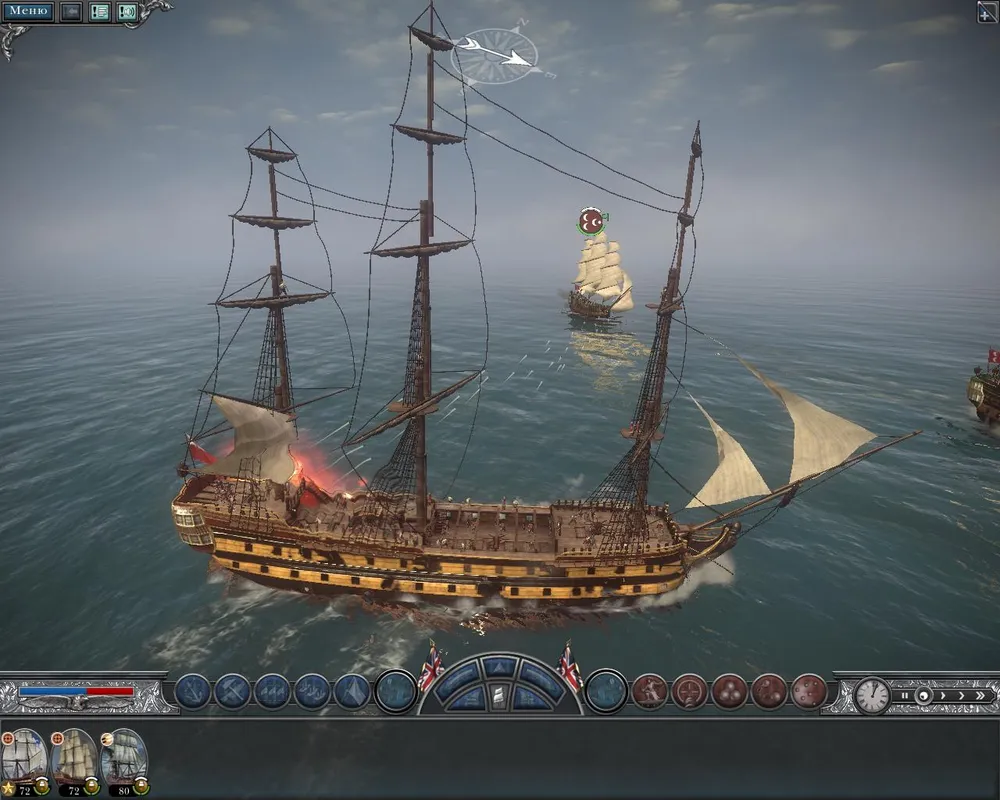Activate the hammer repair icon
The height and width of the screenshot is (800, 1000).
pyautogui.click(x=232, y=691)
